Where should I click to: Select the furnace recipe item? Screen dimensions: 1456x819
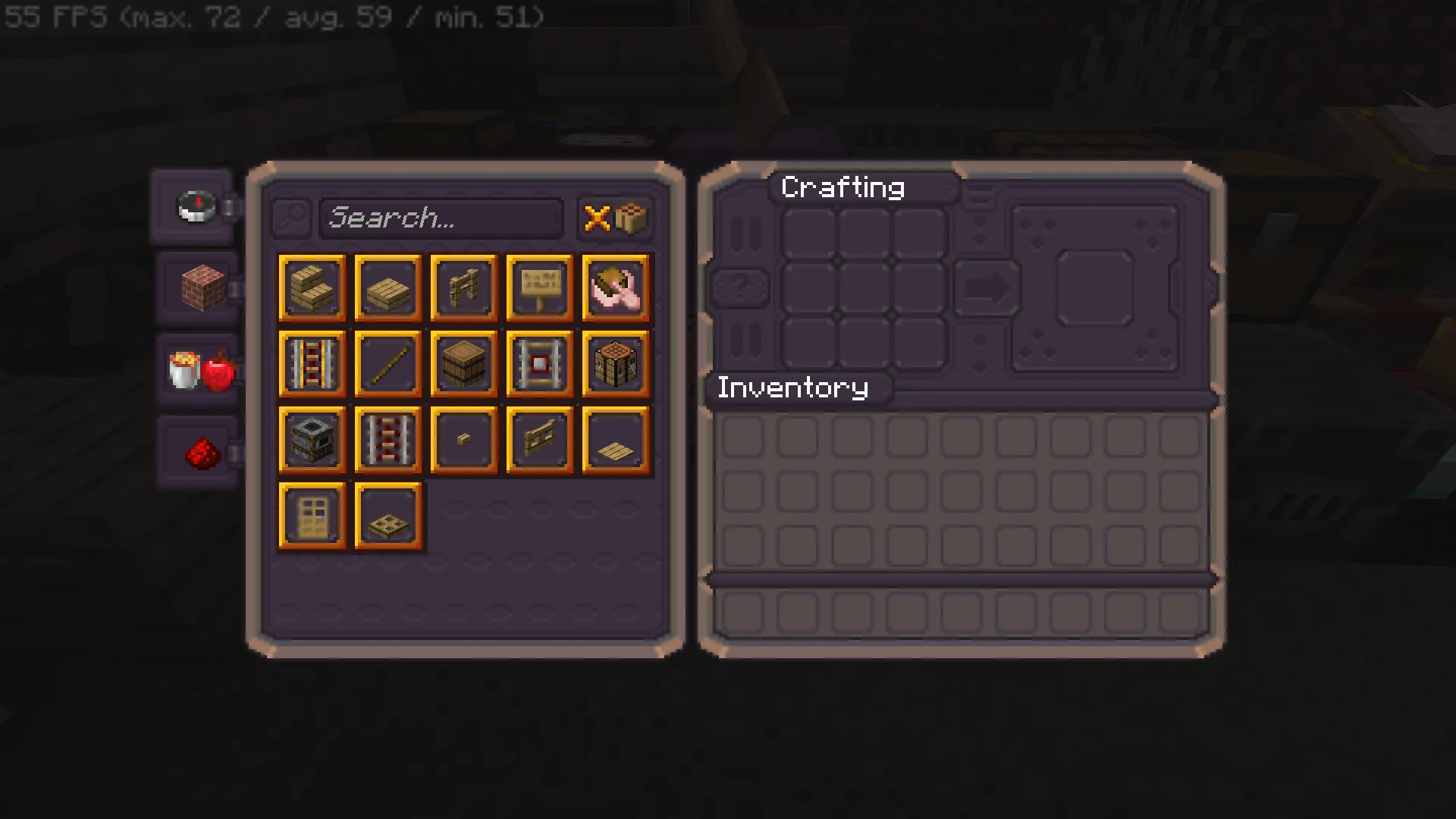(x=312, y=440)
